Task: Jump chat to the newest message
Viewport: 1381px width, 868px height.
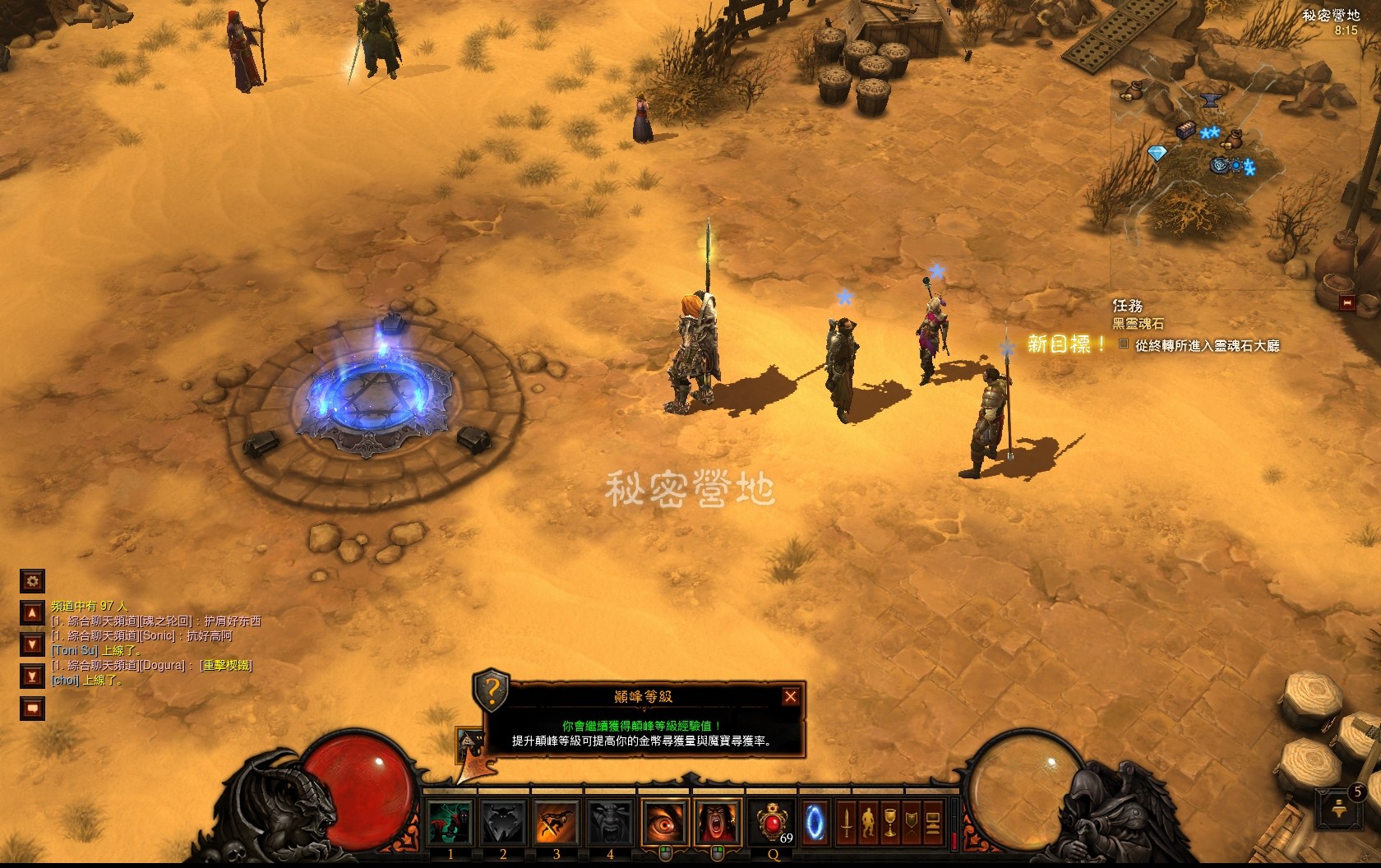Action: pyautogui.click(x=32, y=676)
